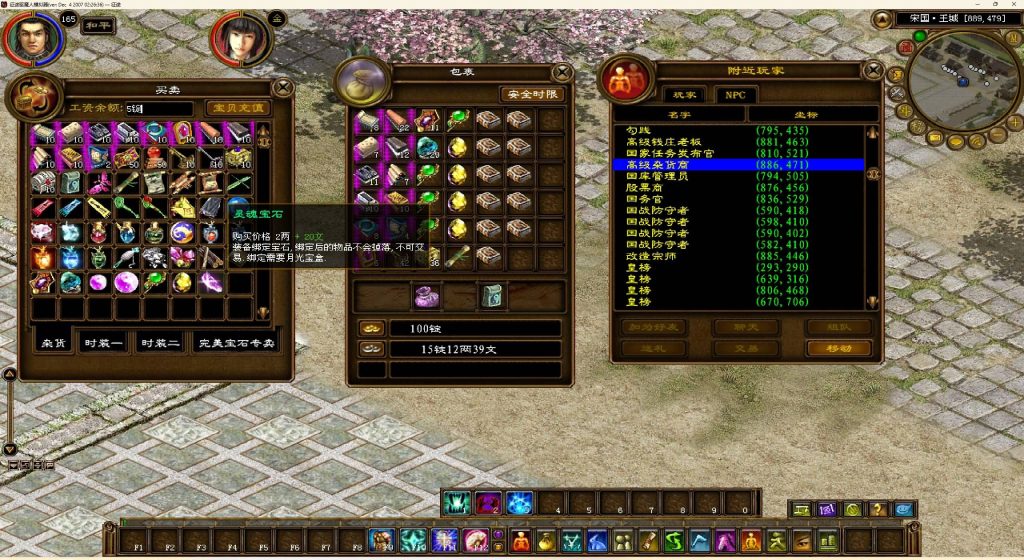Select the NPC tab
This screenshot has width=1024, height=560.
point(737,94)
